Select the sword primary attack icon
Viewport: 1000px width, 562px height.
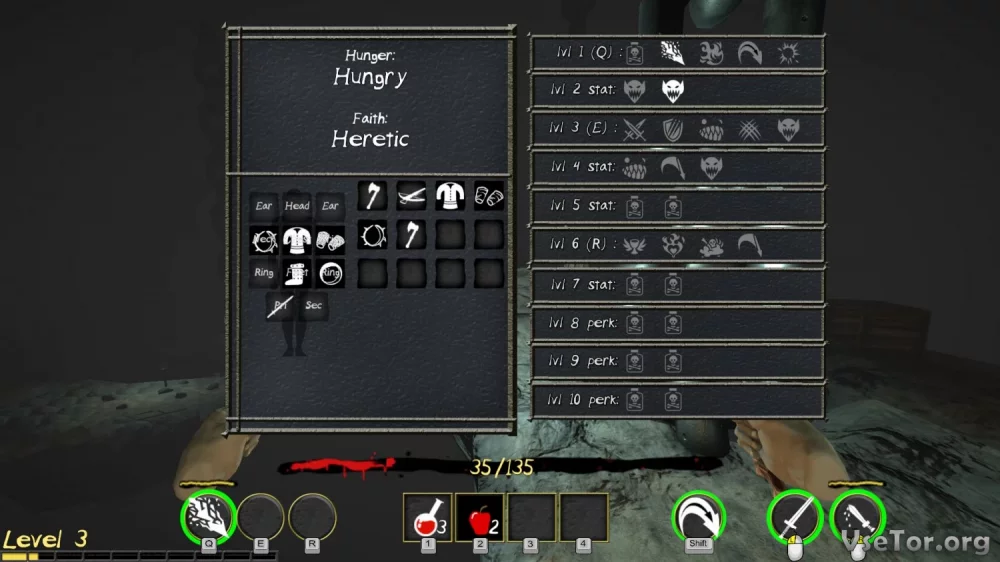794,519
